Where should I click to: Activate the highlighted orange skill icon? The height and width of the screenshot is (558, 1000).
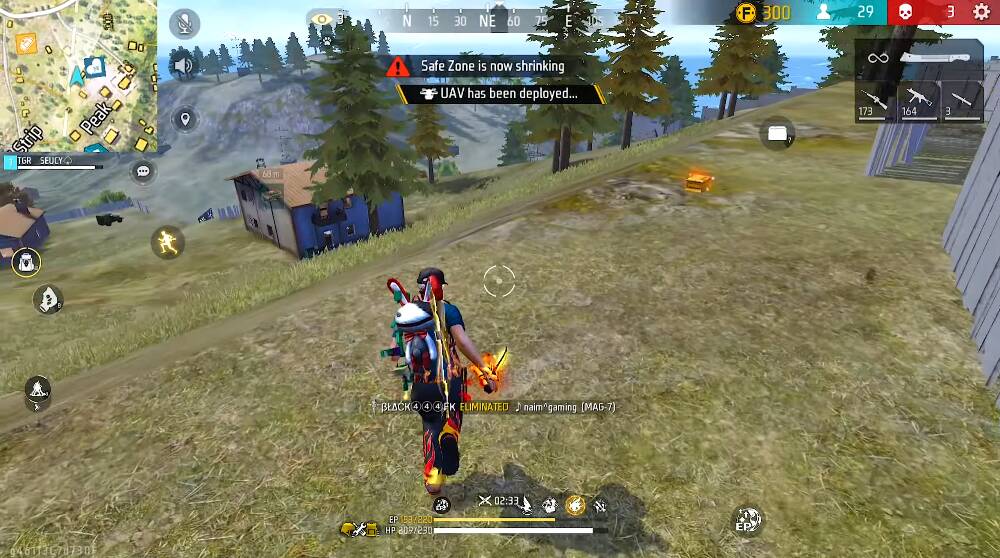pos(575,506)
